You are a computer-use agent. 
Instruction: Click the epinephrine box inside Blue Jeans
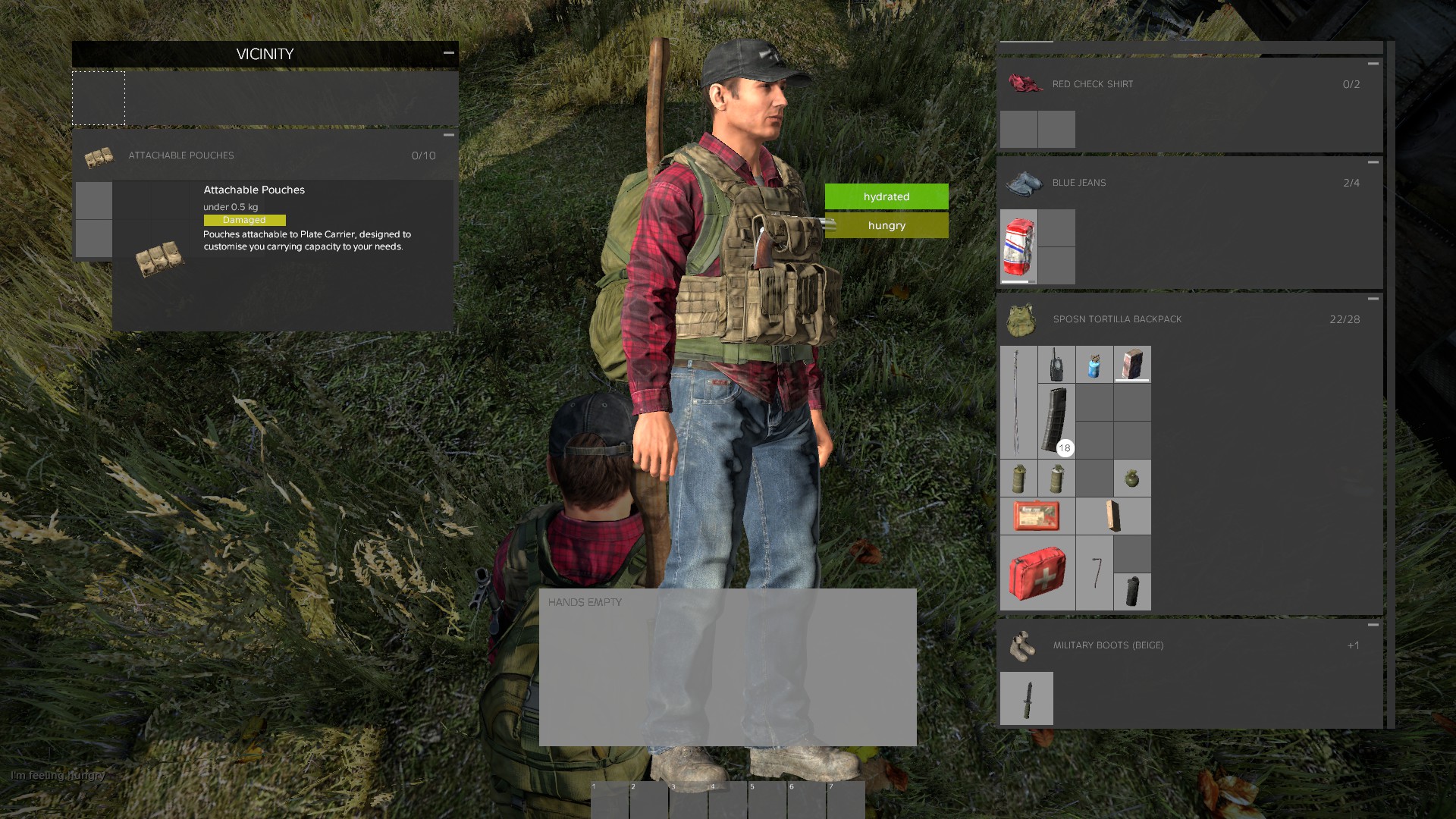click(x=1018, y=246)
